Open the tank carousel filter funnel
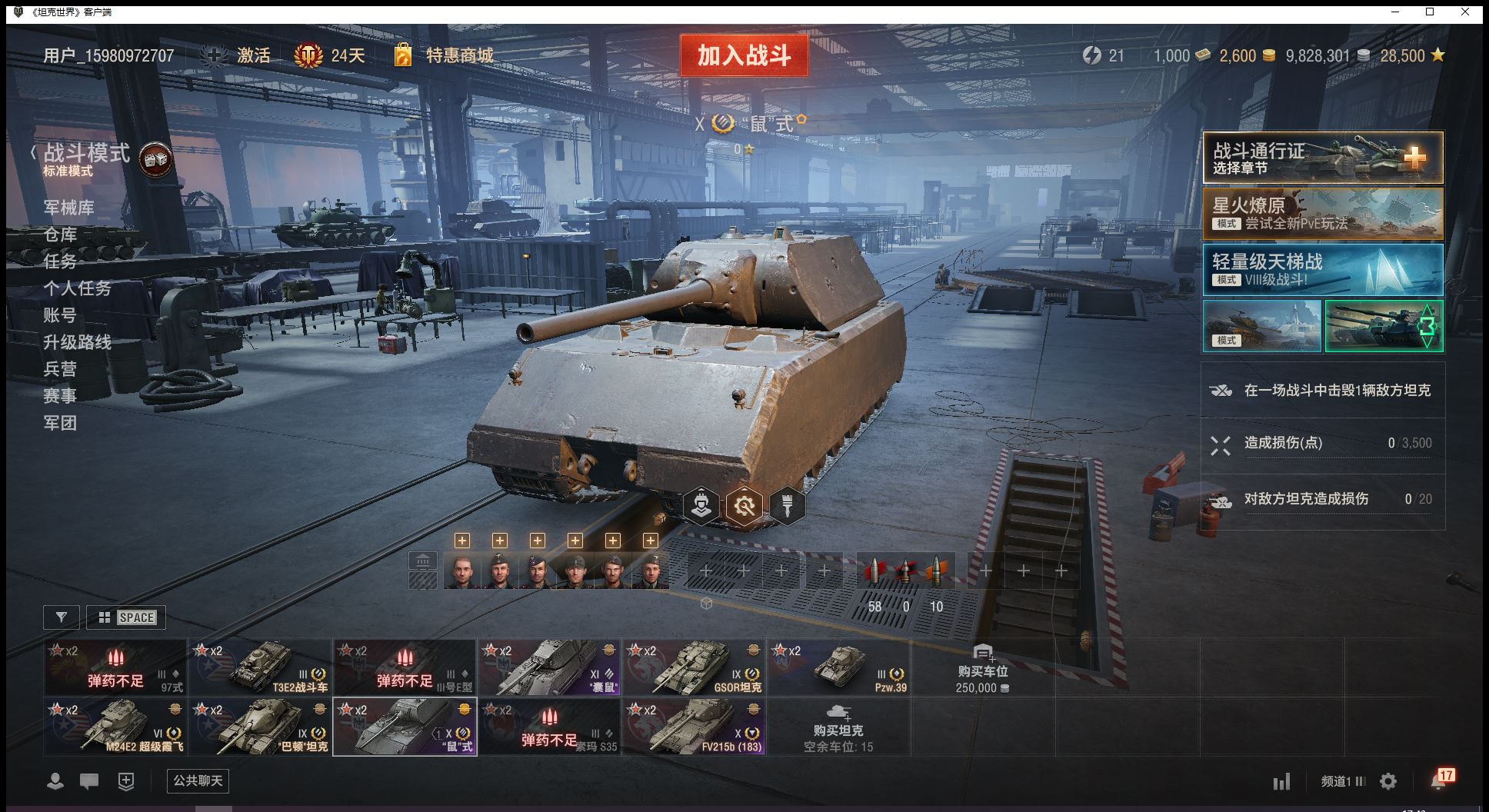The image size is (1489, 812). (62, 617)
